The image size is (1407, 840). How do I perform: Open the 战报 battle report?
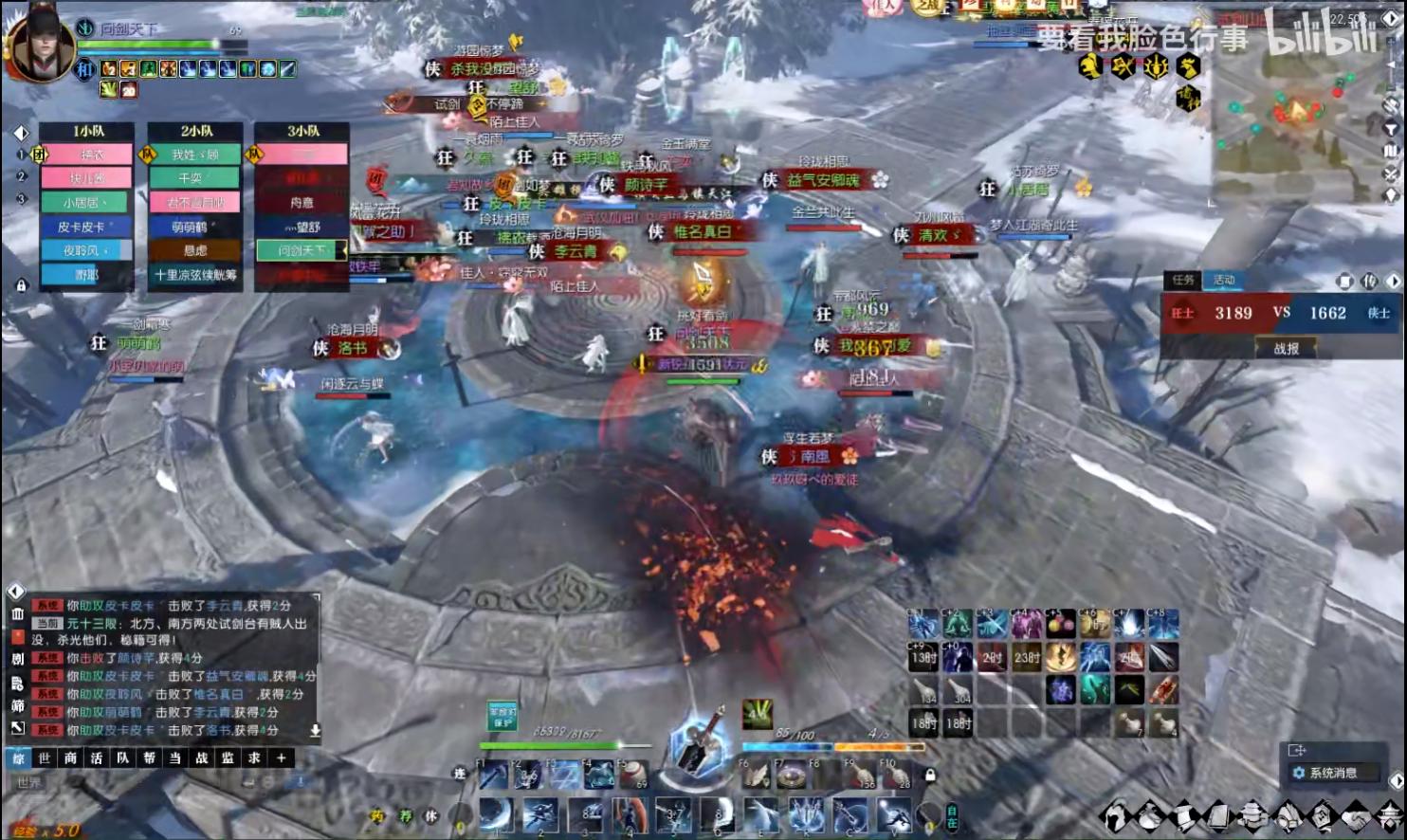[x=1286, y=348]
